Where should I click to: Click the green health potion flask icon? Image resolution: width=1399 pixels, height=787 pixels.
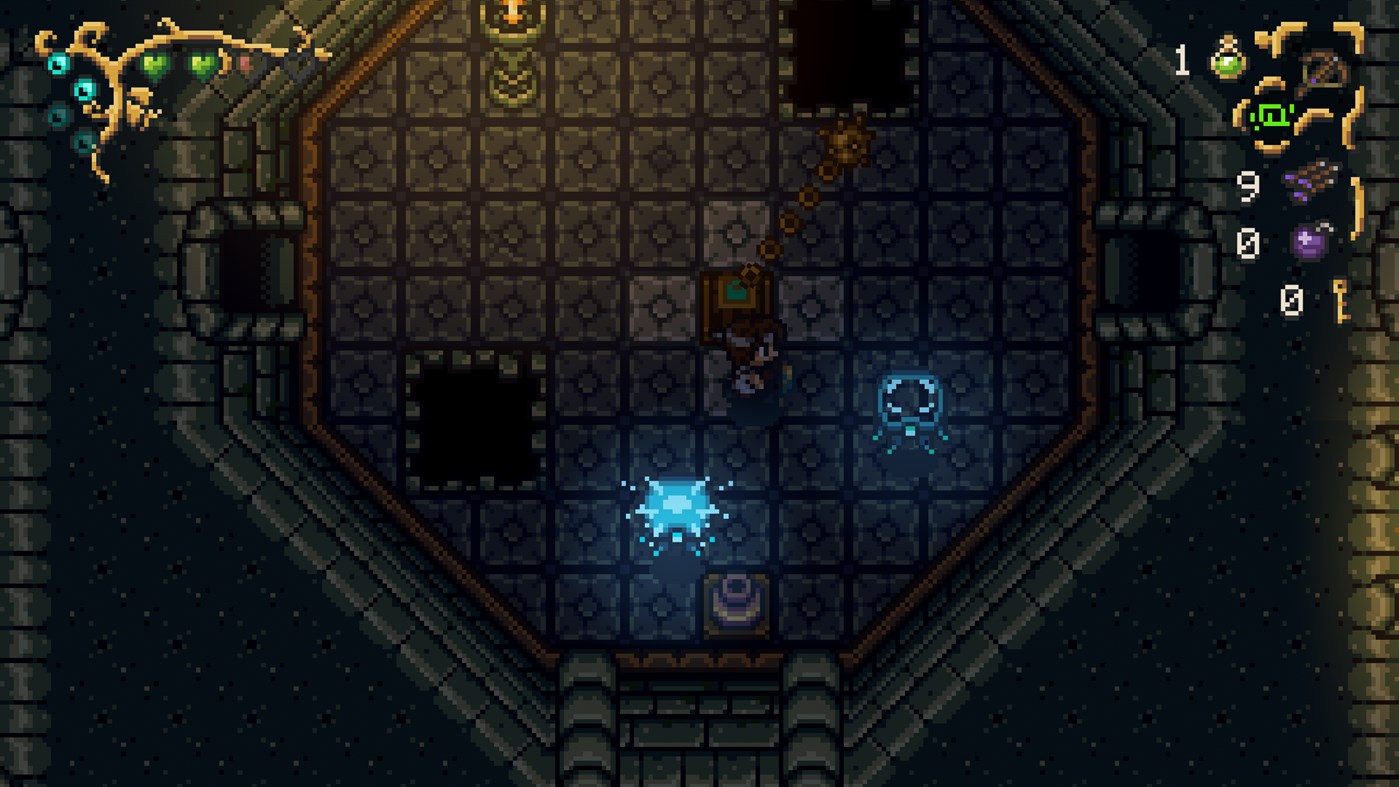click(x=1227, y=61)
